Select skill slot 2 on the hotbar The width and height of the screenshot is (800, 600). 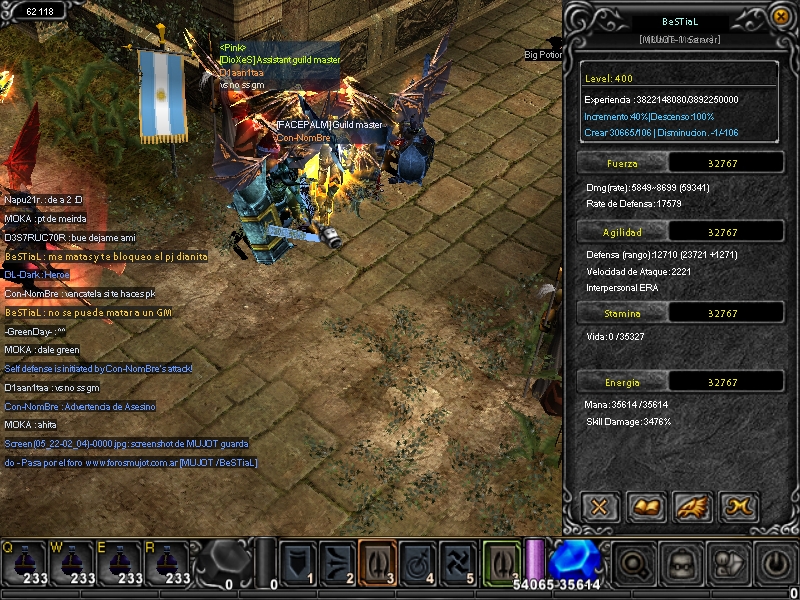(337, 563)
